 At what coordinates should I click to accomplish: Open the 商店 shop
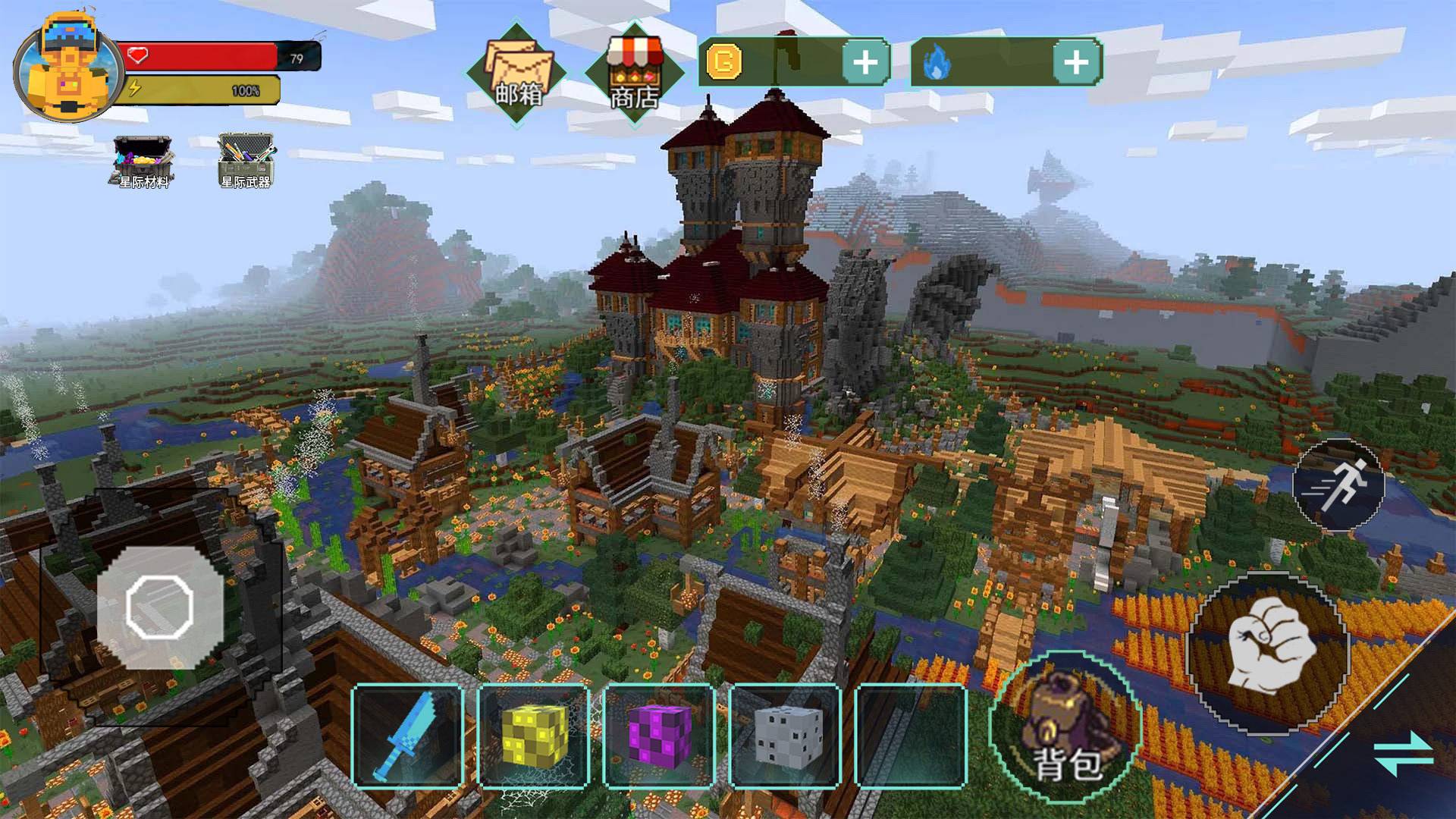click(634, 74)
